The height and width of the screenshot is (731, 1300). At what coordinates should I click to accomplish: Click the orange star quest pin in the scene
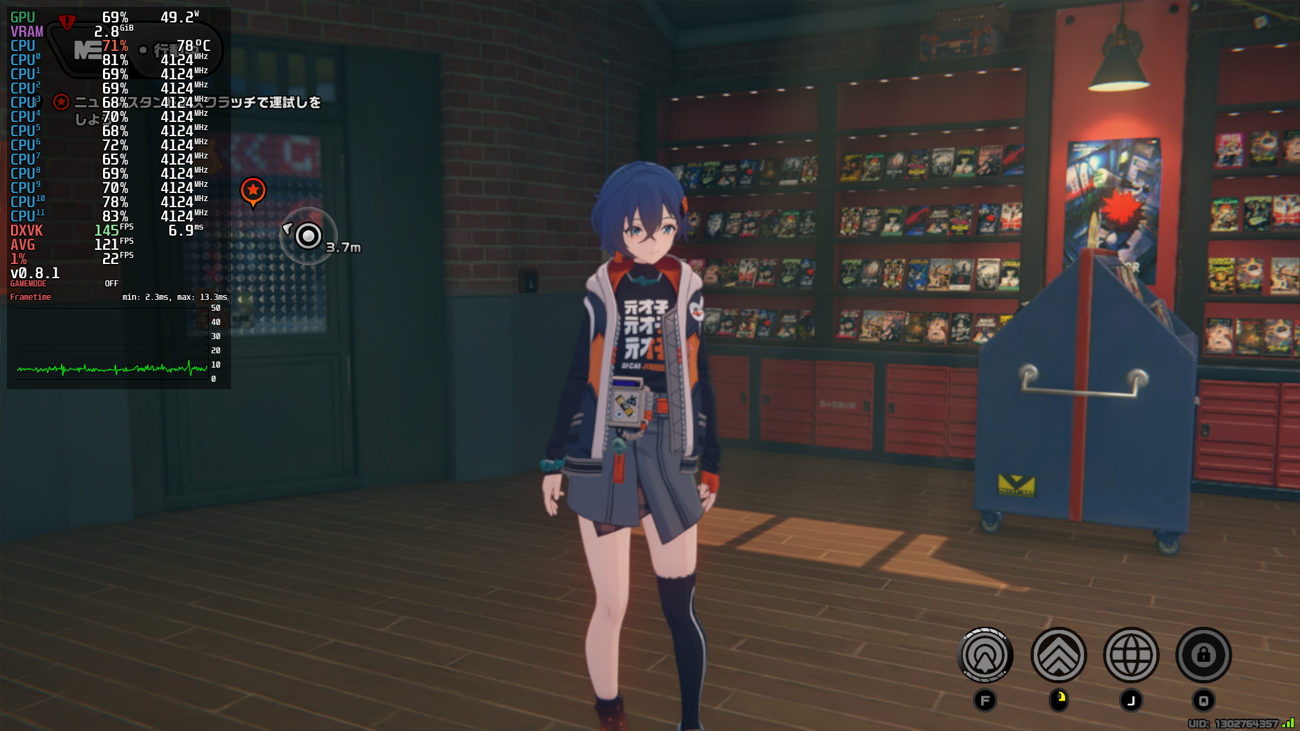point(253,188)
